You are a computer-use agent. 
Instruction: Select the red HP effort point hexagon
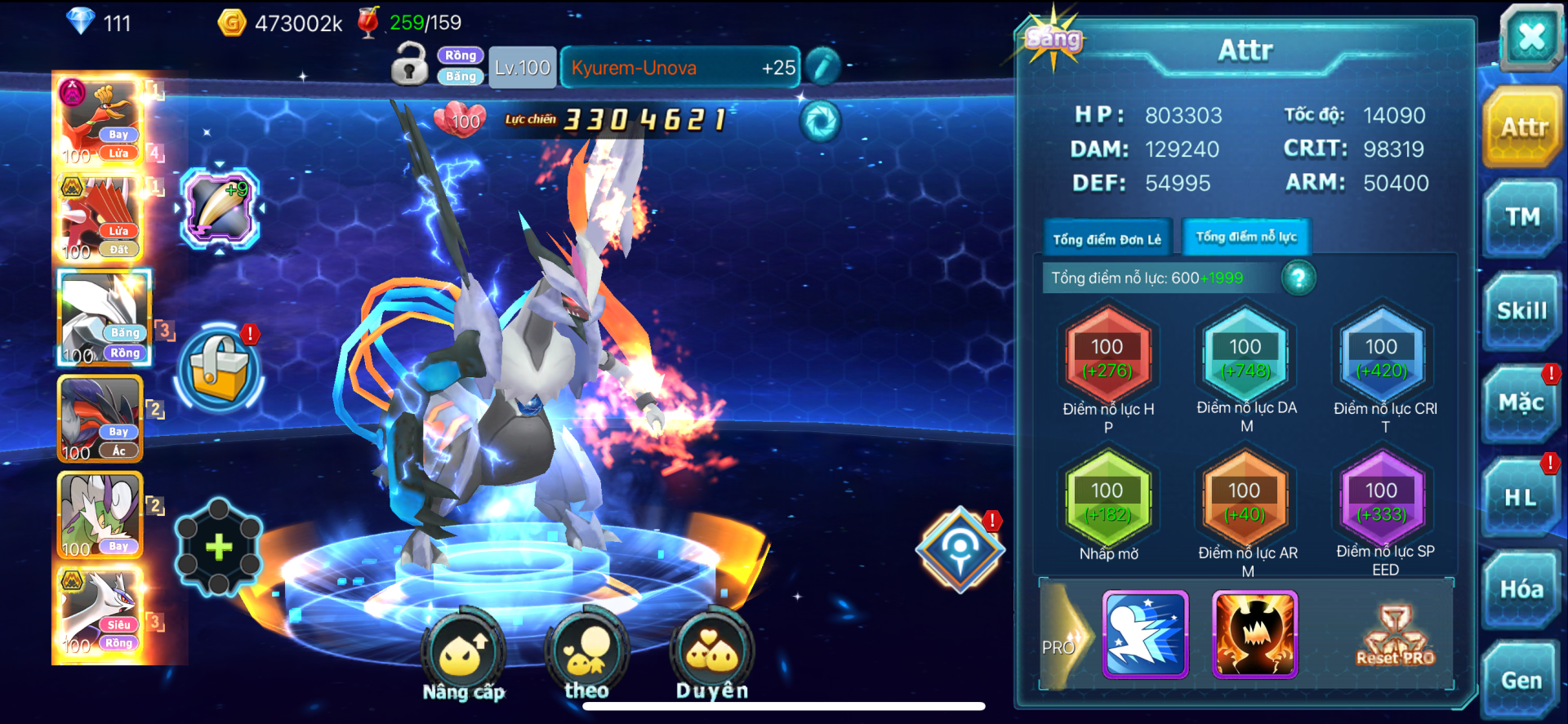[x=1107, y=358]
